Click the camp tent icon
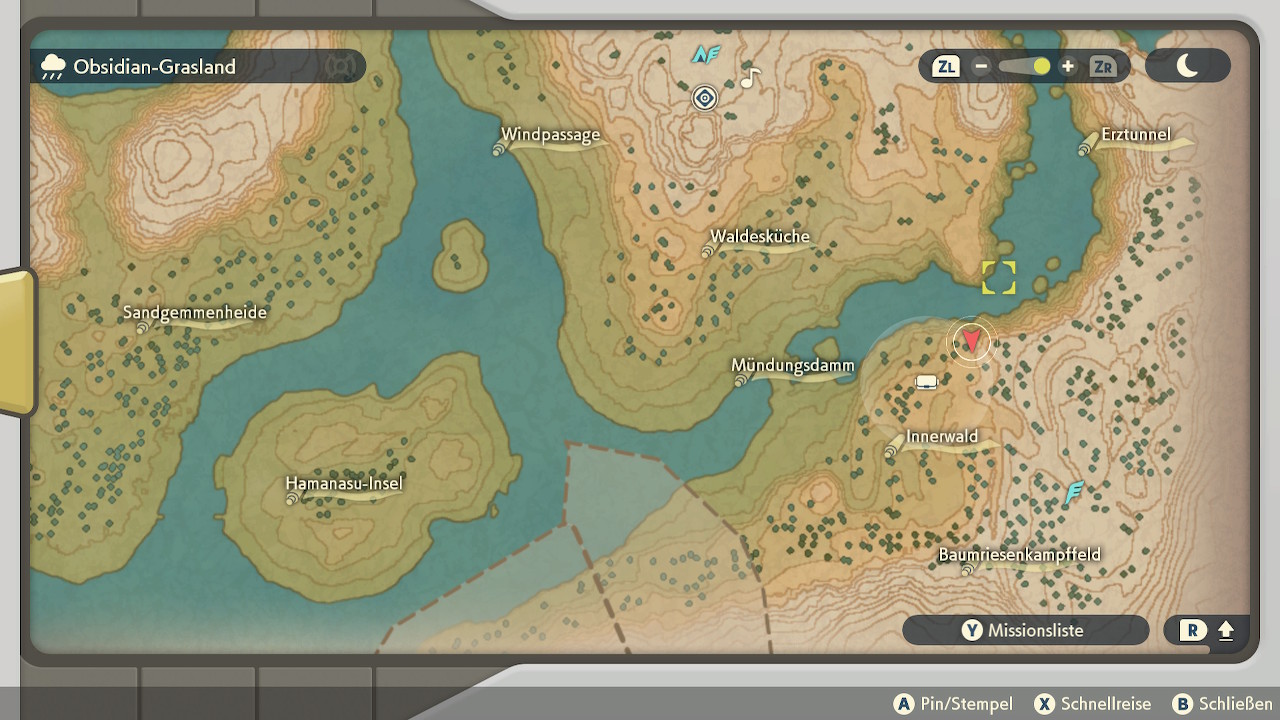 tap(927, 382)
